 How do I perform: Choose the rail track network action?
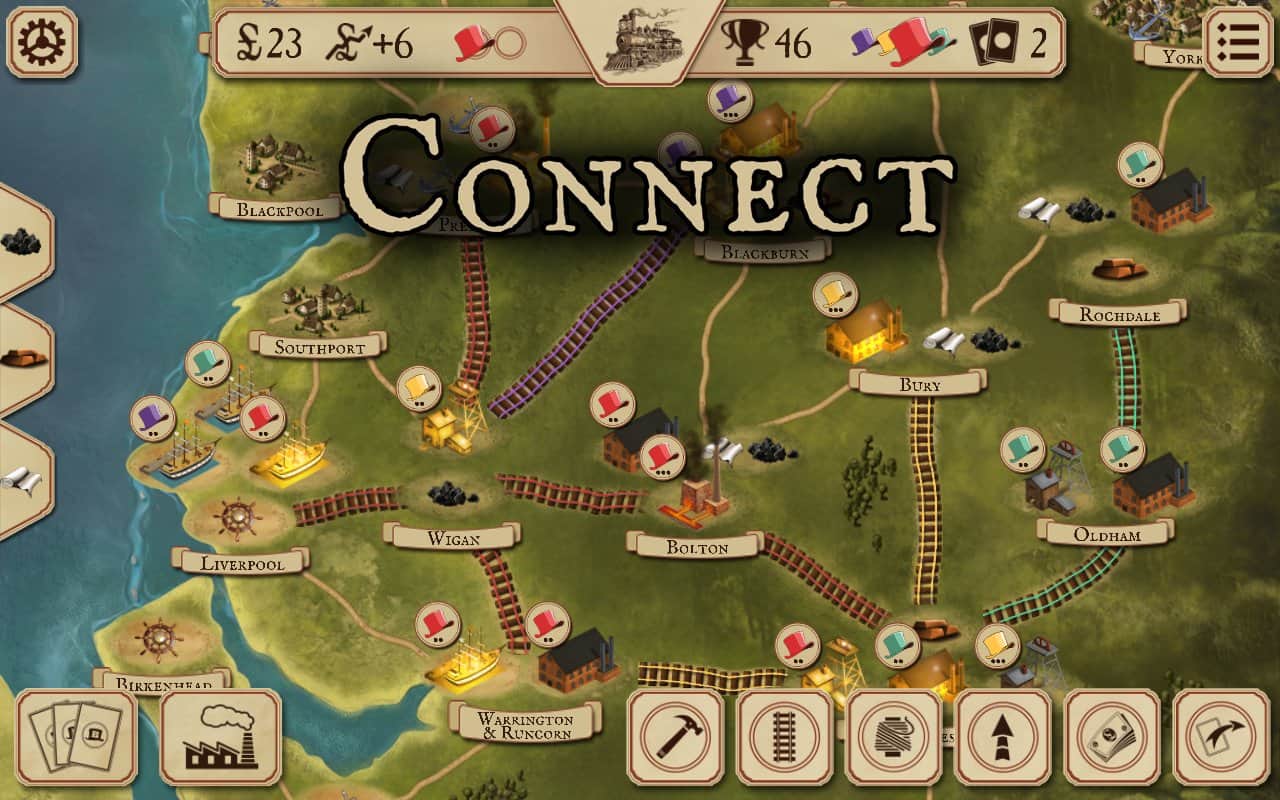coord(785,737)
